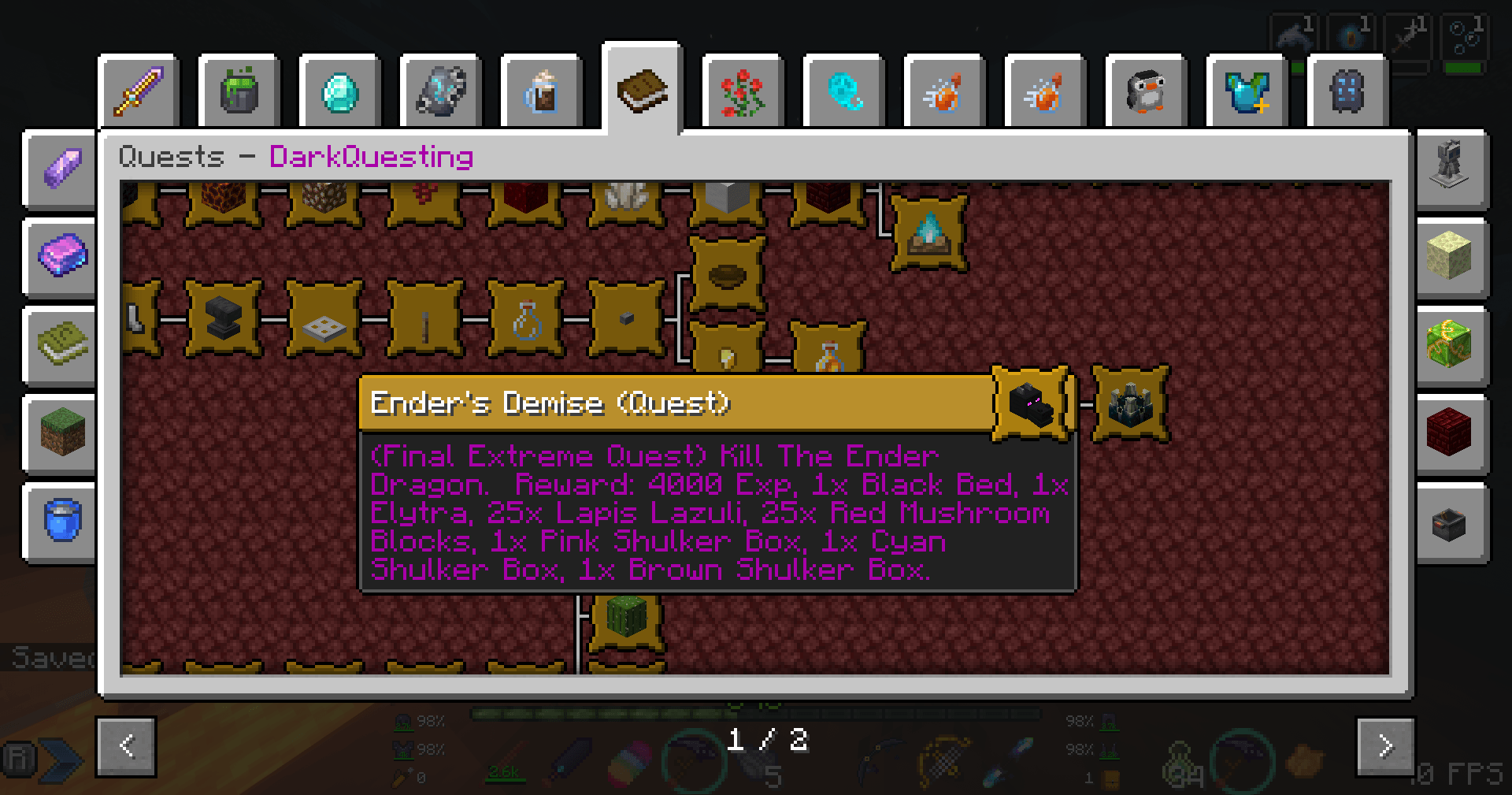Select the bowl quest node

point(727,275)
